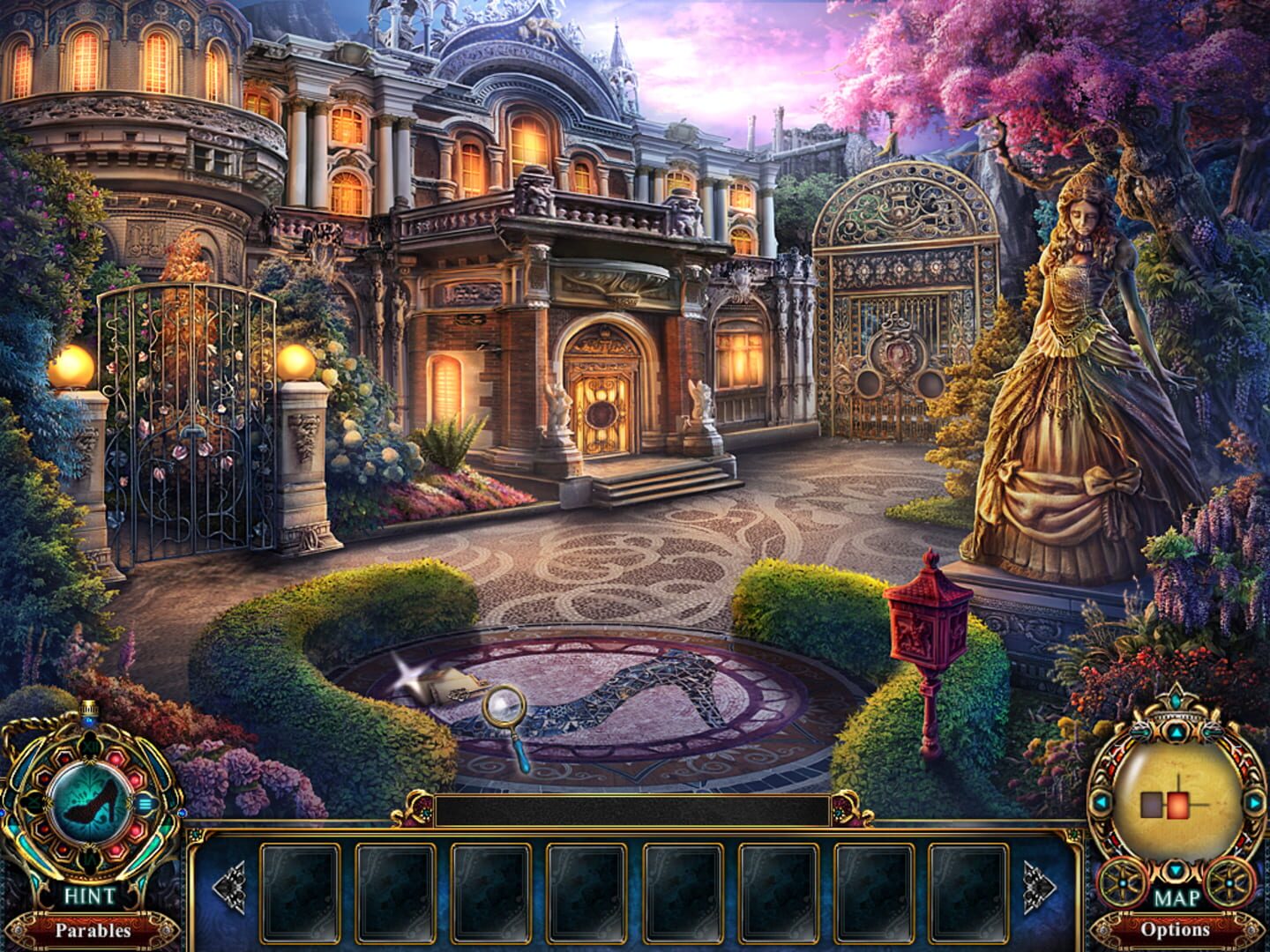Click the up arrow above the map mirror
This screenshot has height=952, width=1270.
click(x=1176, y=733)
